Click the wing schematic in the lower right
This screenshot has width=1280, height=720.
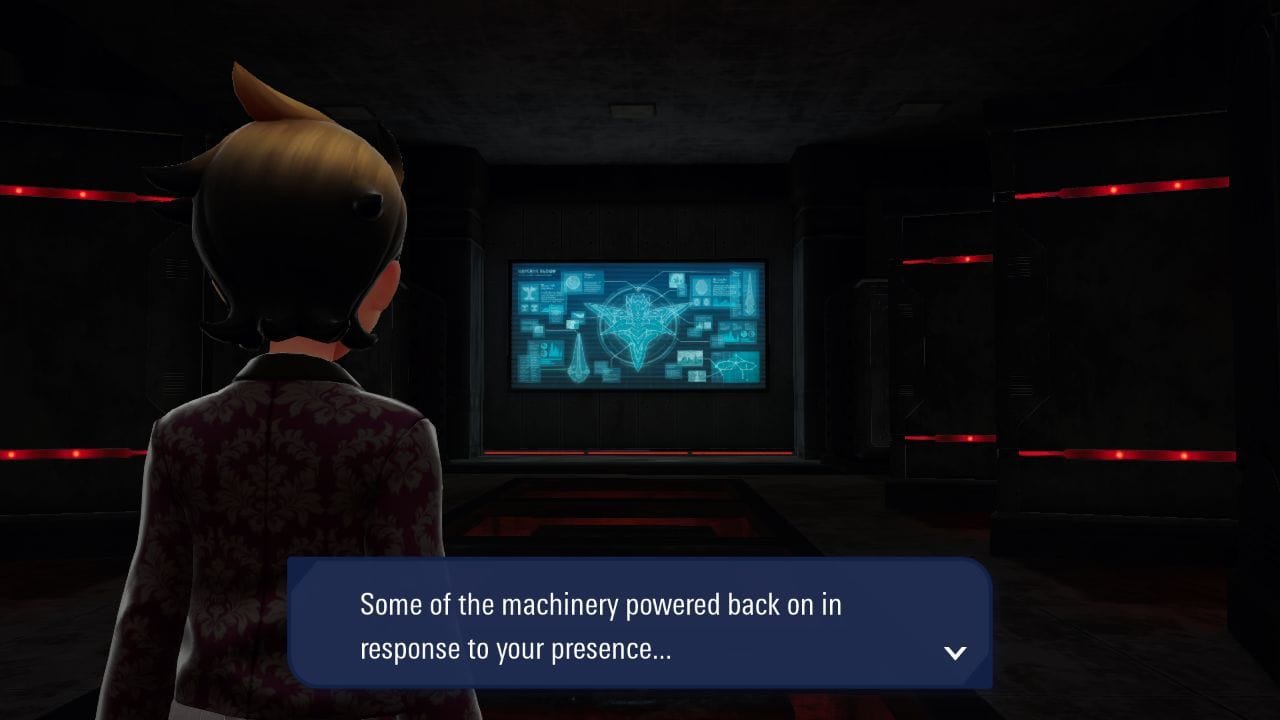click(737, 363)
